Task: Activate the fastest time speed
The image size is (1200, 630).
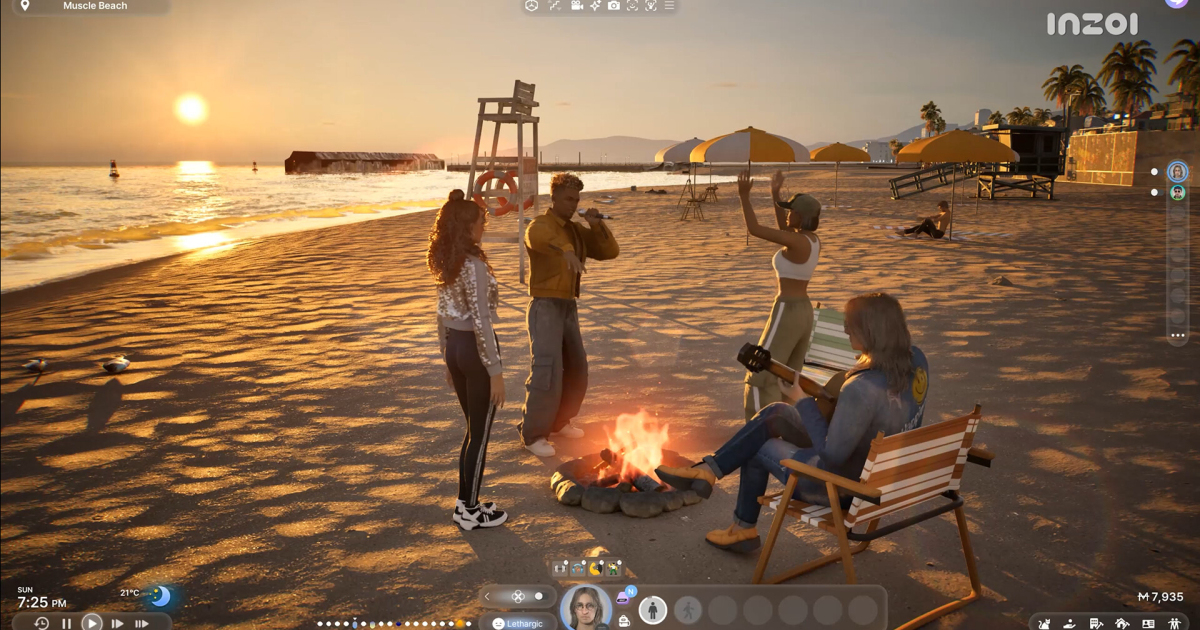Action: (141, 623)
